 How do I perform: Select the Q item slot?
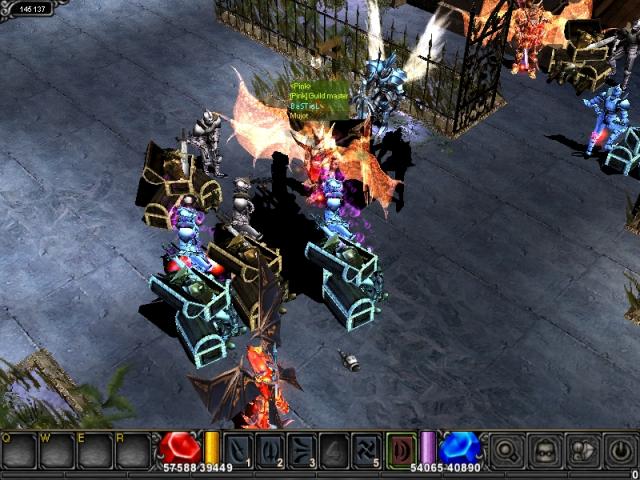coord(18,451)
